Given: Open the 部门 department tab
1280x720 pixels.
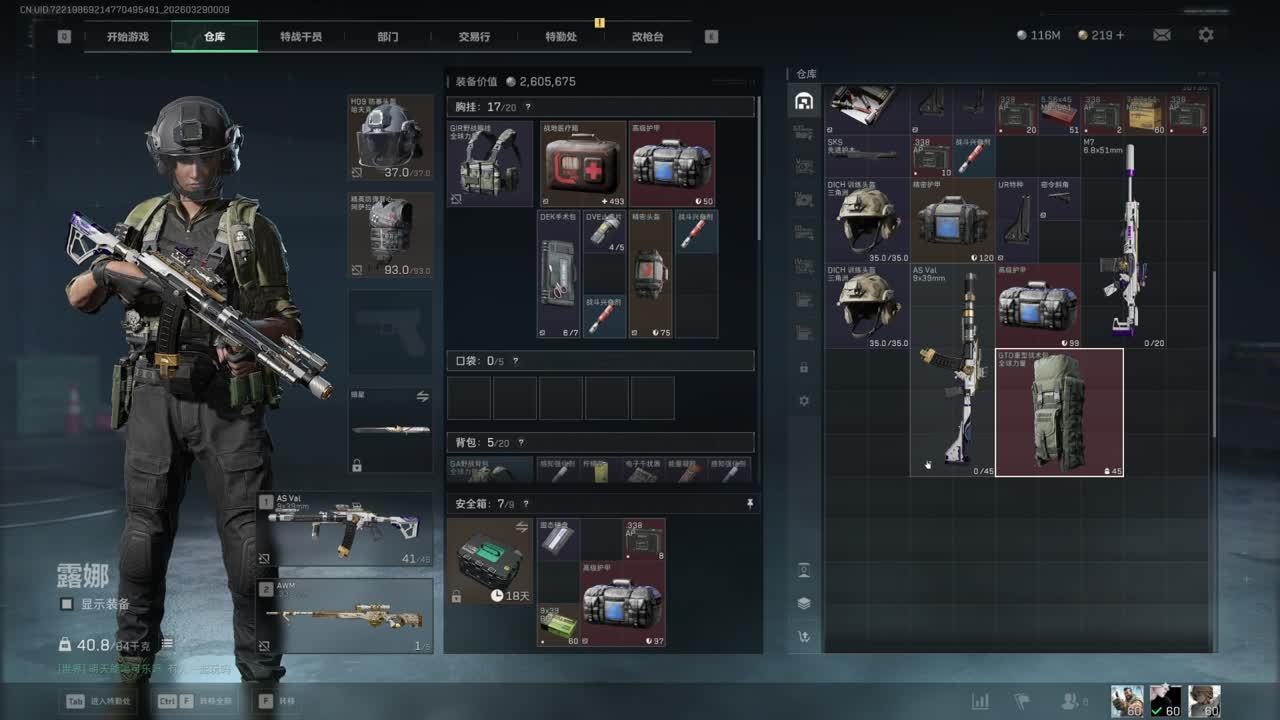Looking at the screenshot, I should point(388,37).
